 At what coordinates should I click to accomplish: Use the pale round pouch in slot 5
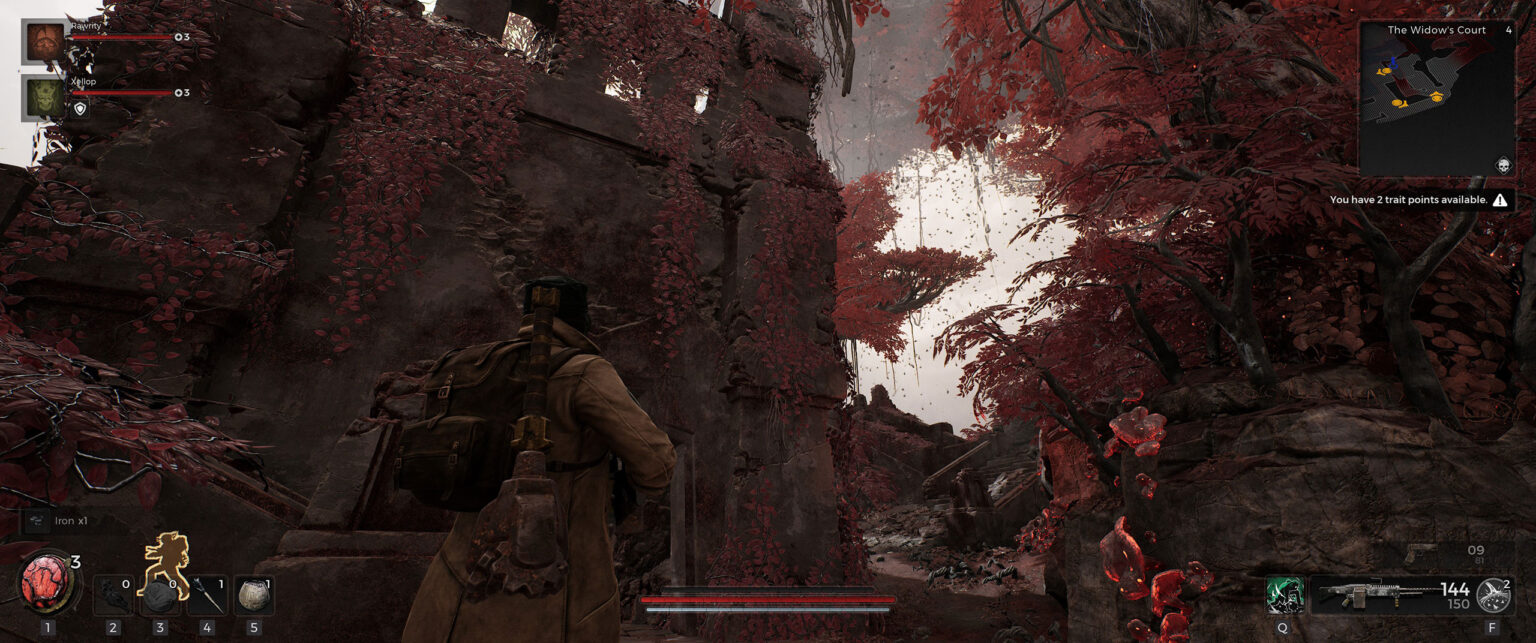[253, 595]
